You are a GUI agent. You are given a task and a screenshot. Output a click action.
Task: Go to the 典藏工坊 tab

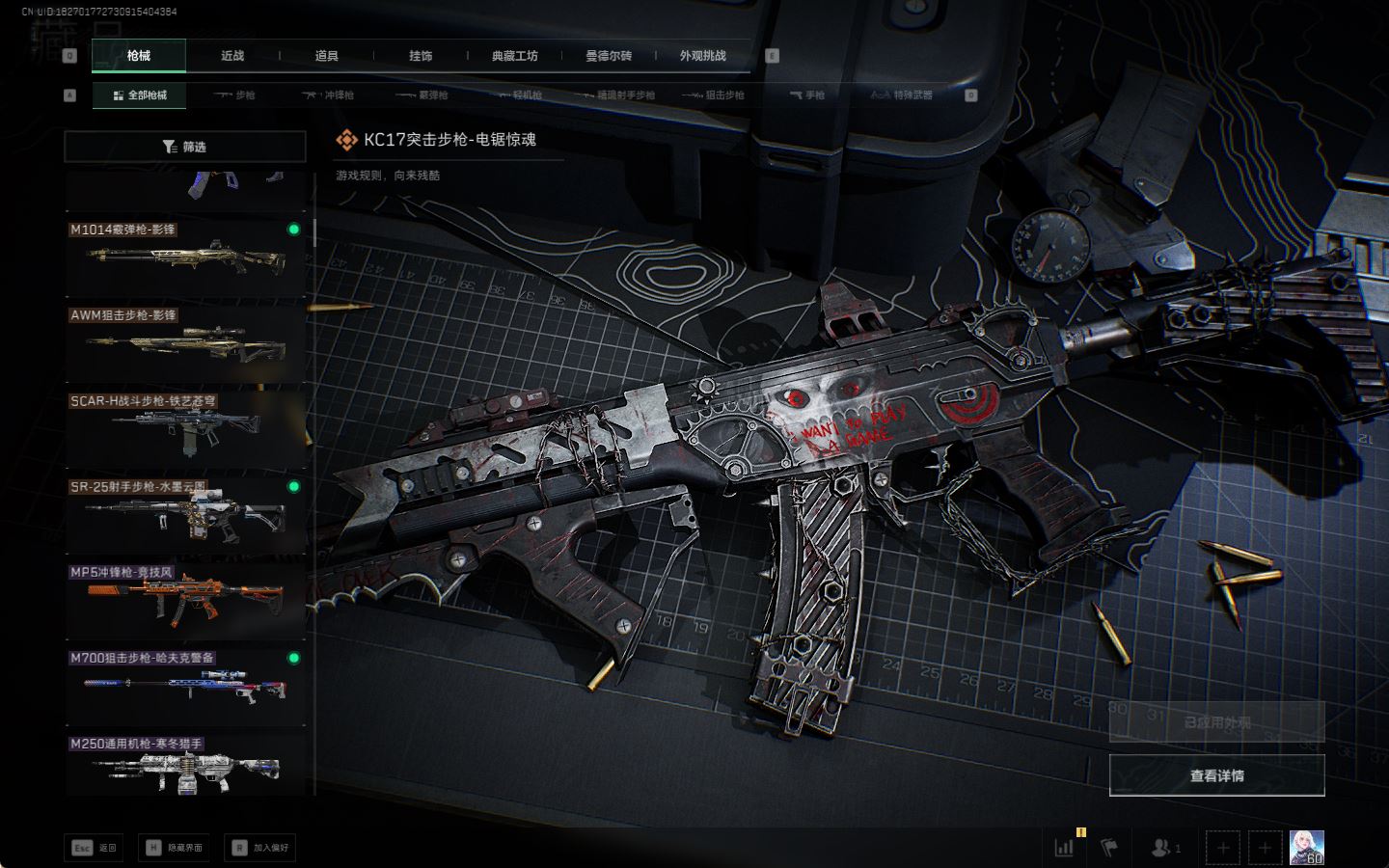point(515,56)
